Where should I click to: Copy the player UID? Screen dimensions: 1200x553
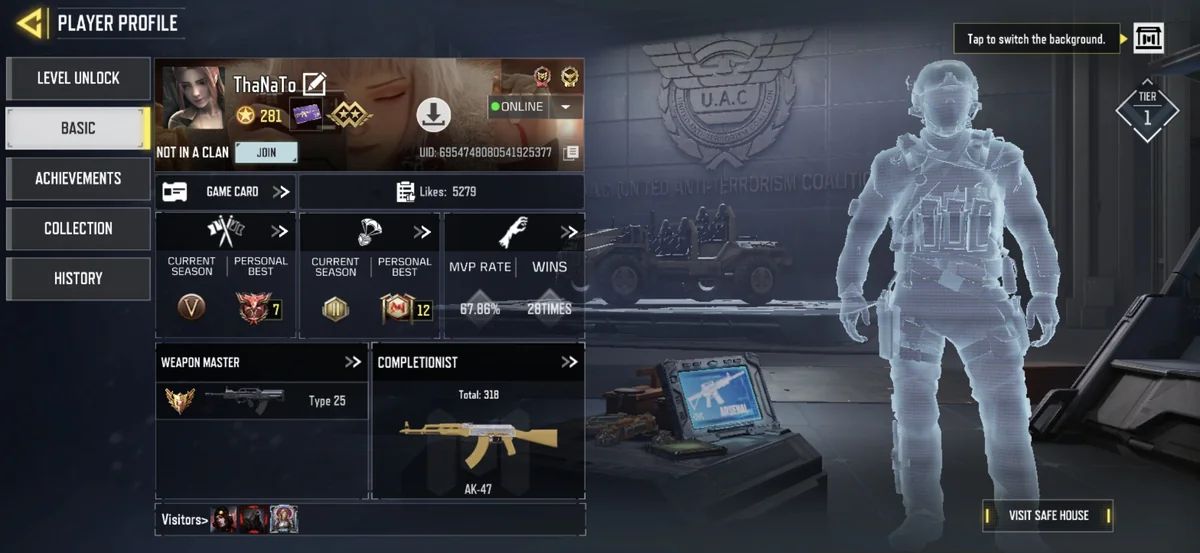pyautogui.click(x=571, y=153)
